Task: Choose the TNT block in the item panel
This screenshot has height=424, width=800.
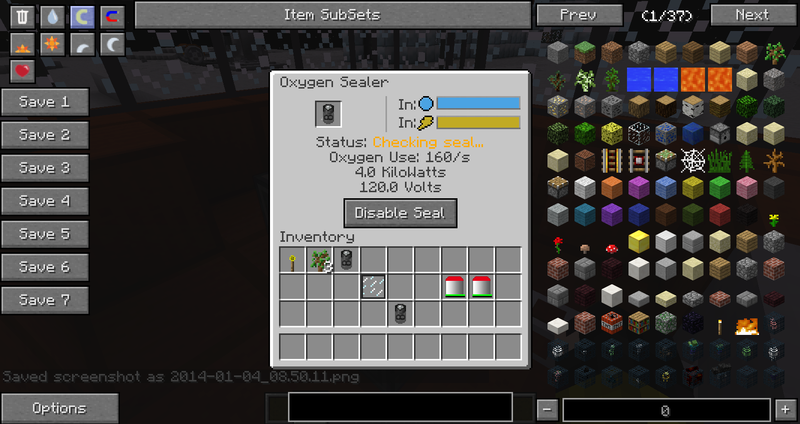Action: [611, 323]
